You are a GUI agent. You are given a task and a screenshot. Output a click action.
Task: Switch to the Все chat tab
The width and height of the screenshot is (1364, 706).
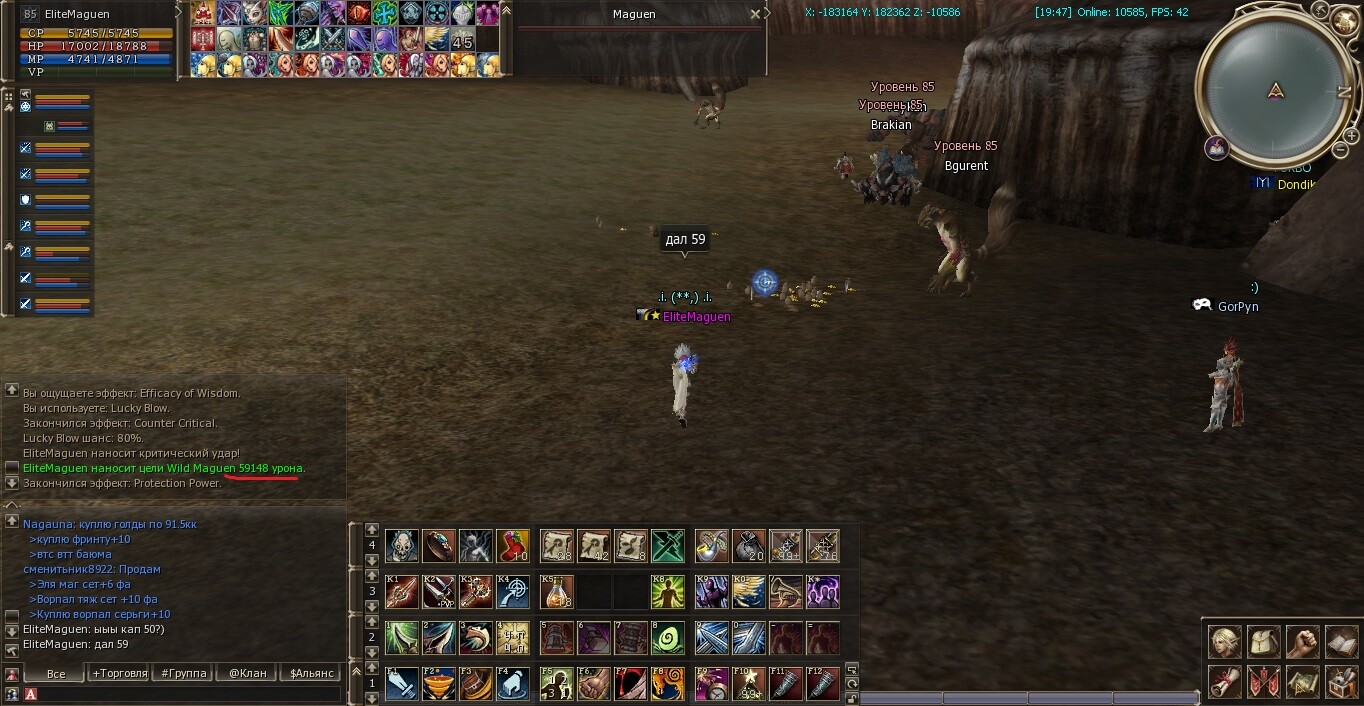point(56,673)
